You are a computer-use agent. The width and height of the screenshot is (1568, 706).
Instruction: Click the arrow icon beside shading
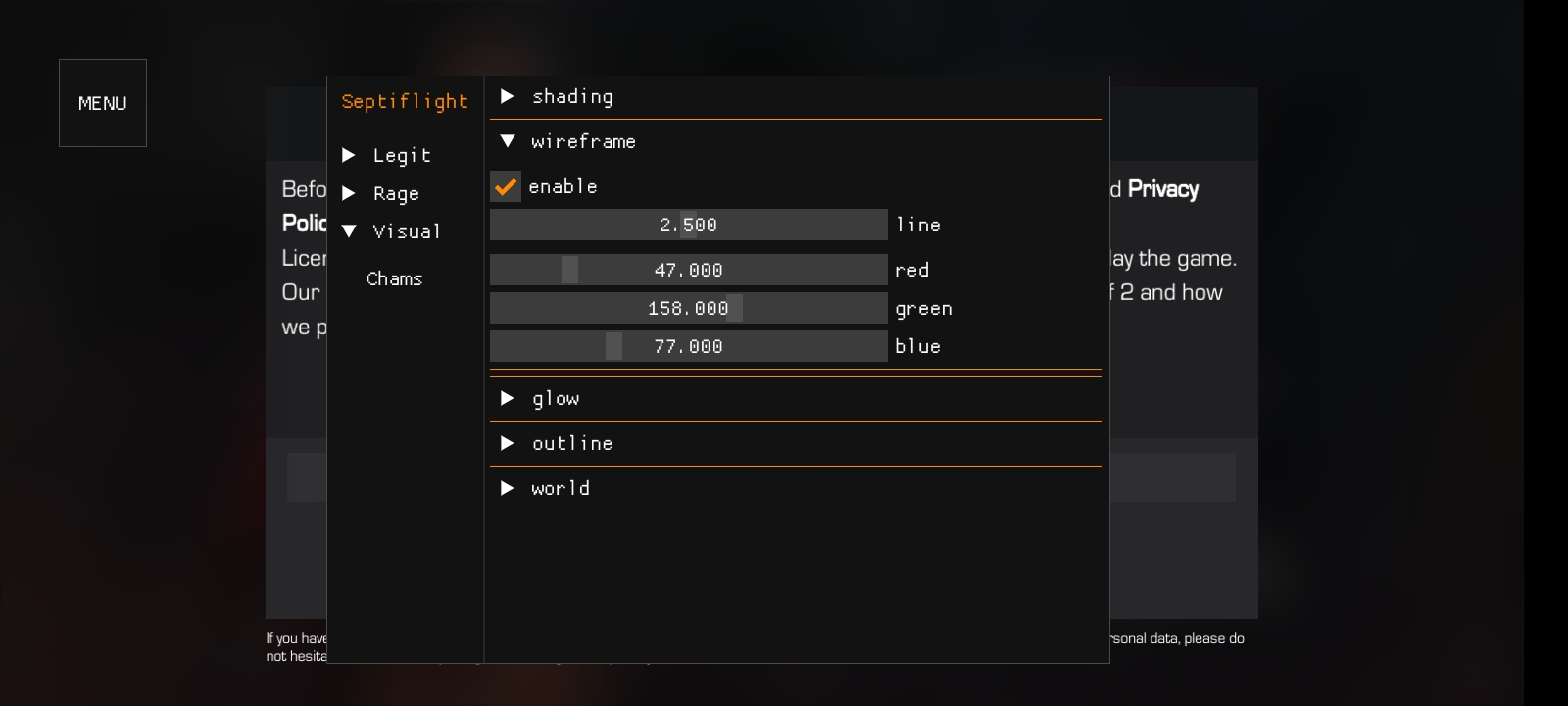point(509,96)
